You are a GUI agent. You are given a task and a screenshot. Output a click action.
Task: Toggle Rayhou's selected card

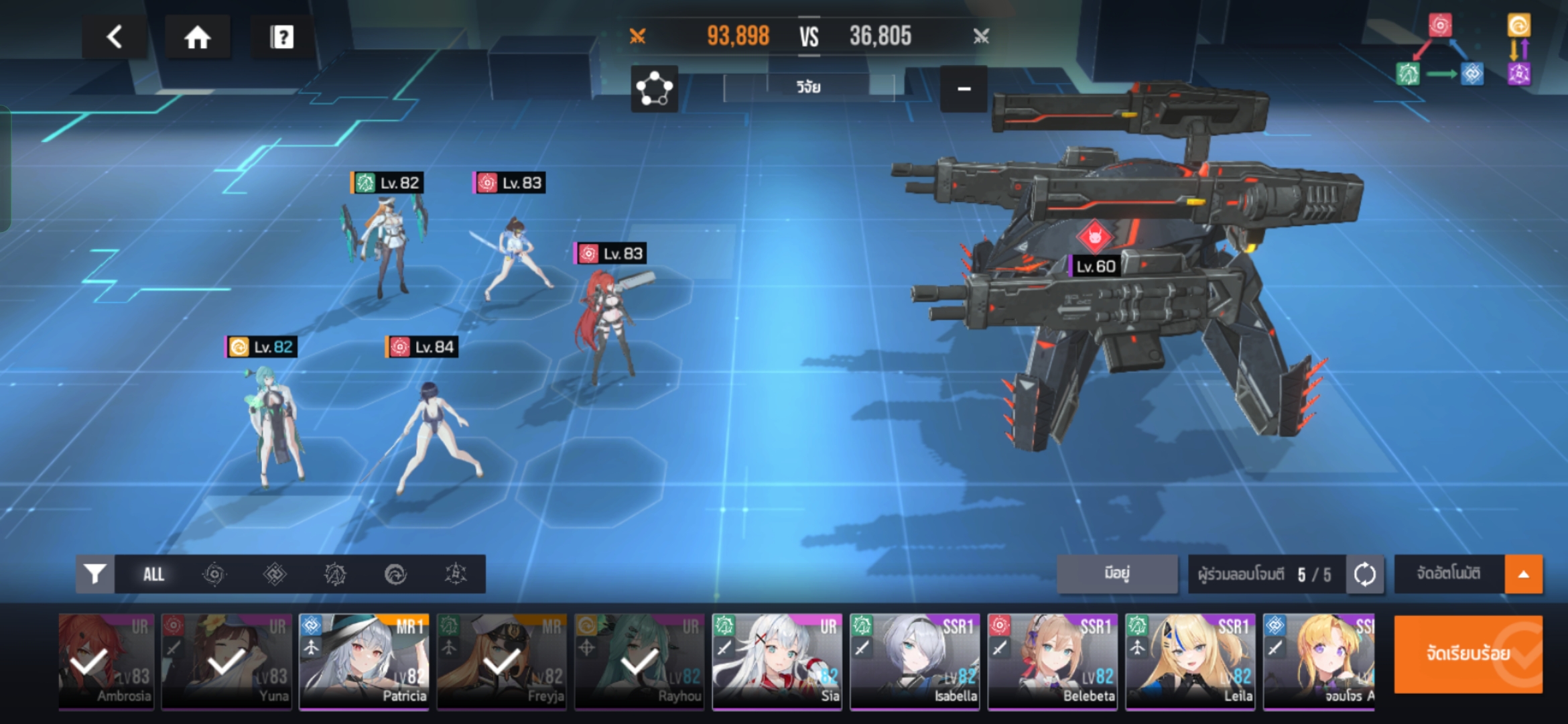coord(639,660)
